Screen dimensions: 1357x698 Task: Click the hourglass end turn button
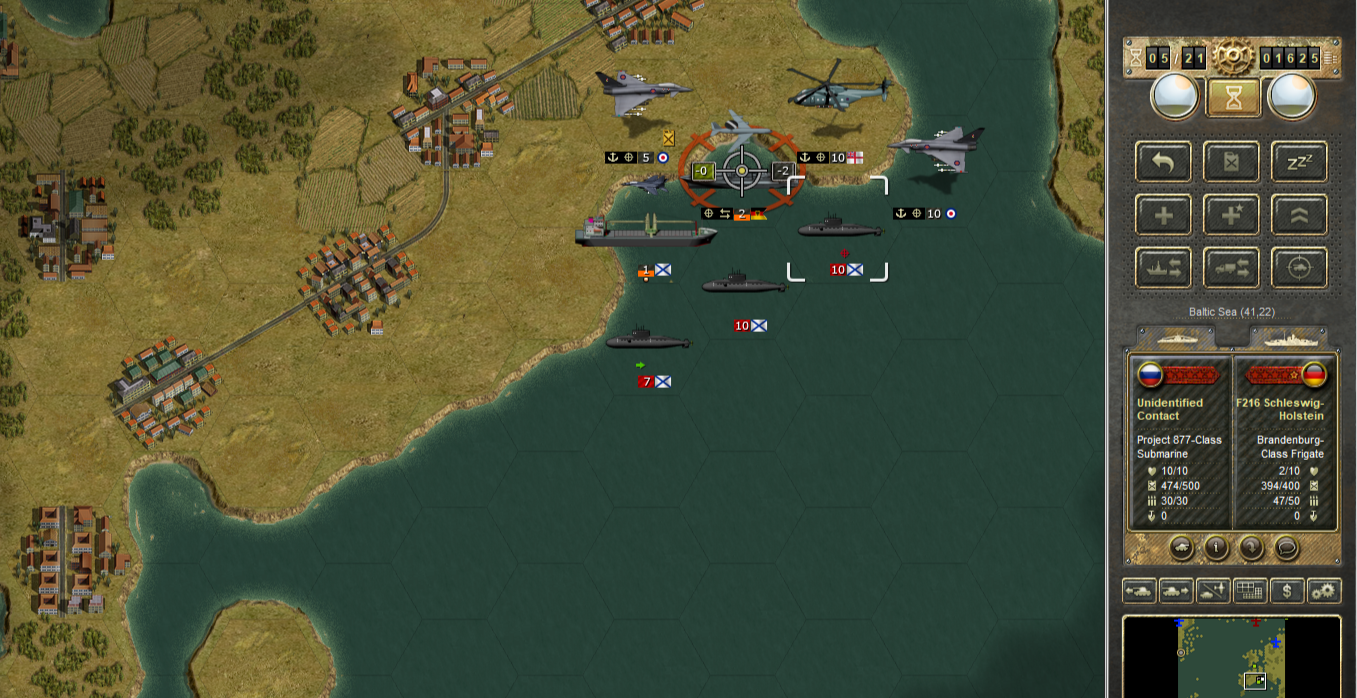[1233, 97]
